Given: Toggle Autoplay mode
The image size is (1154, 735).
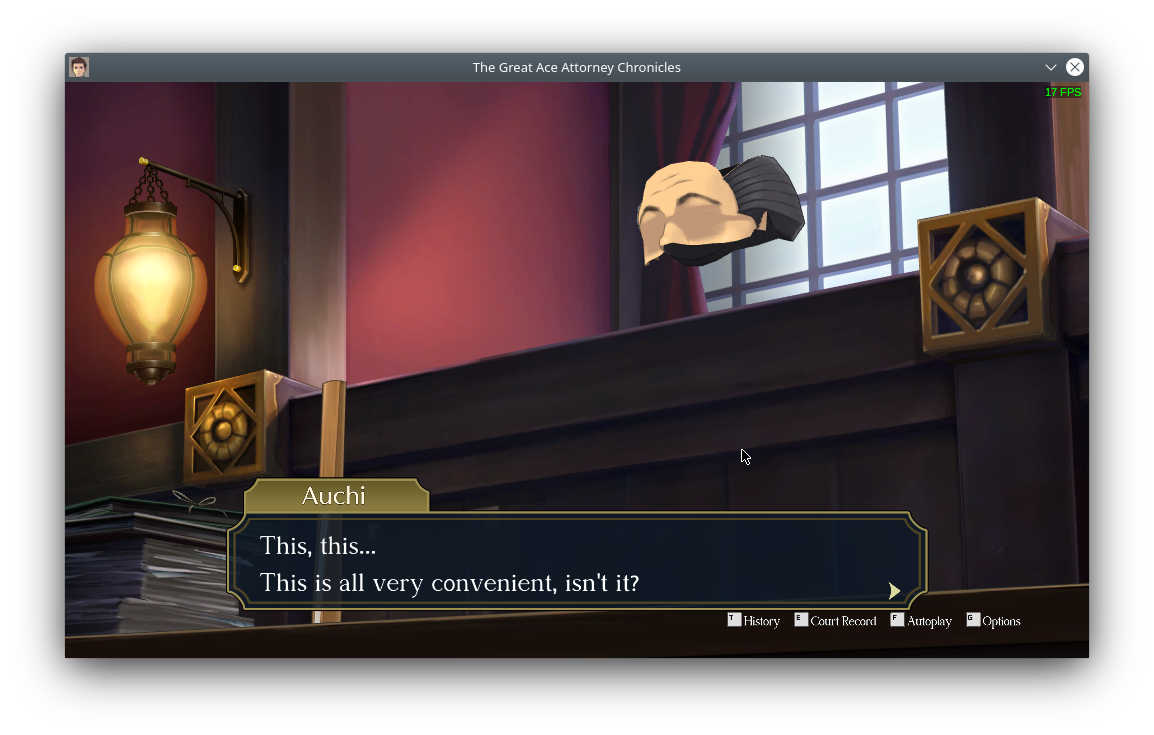Looking at the screenshot, I should (x=921, y=621).
